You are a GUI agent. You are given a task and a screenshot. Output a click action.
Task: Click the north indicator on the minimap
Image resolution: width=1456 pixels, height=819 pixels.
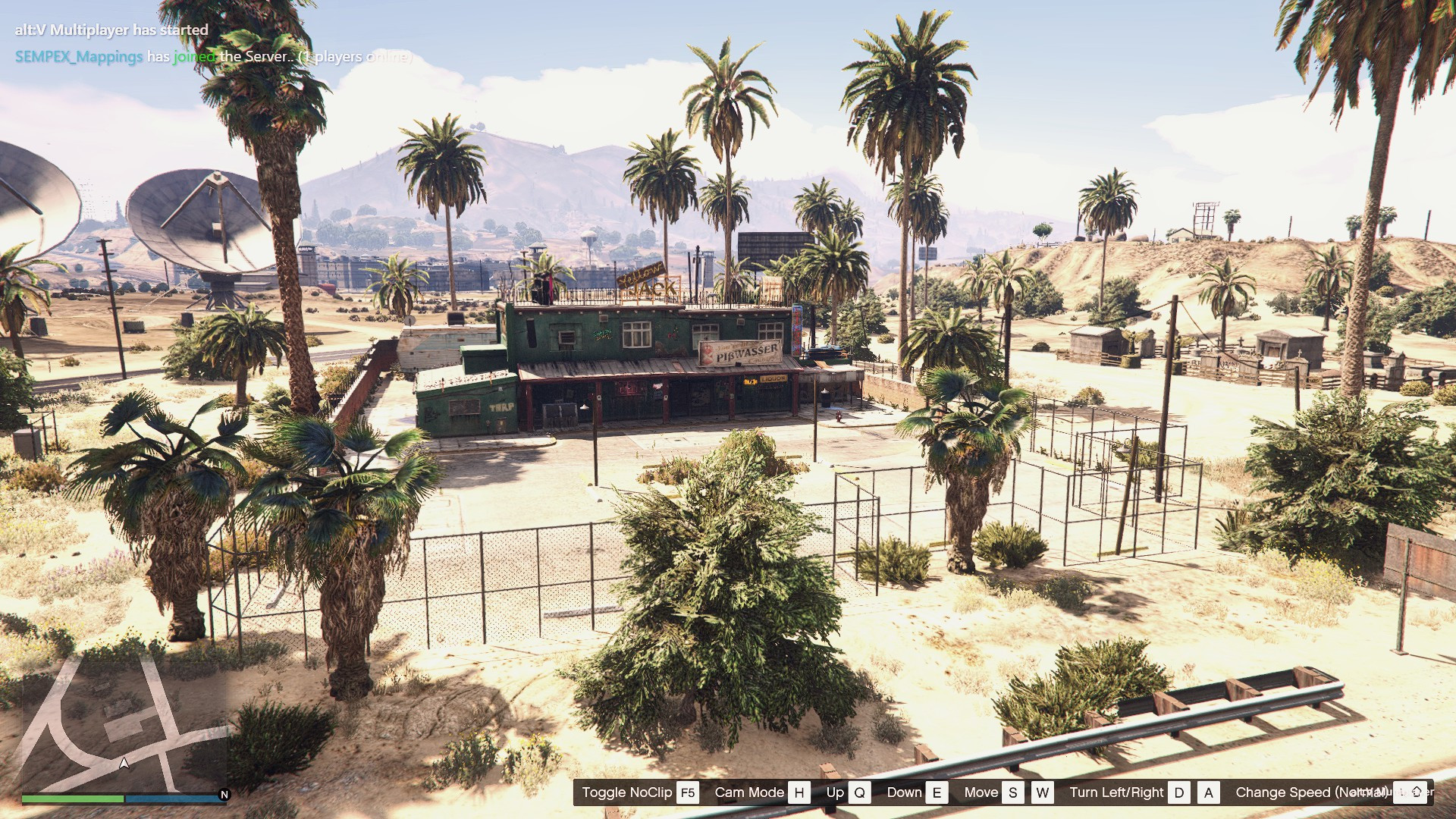point(224,795)
